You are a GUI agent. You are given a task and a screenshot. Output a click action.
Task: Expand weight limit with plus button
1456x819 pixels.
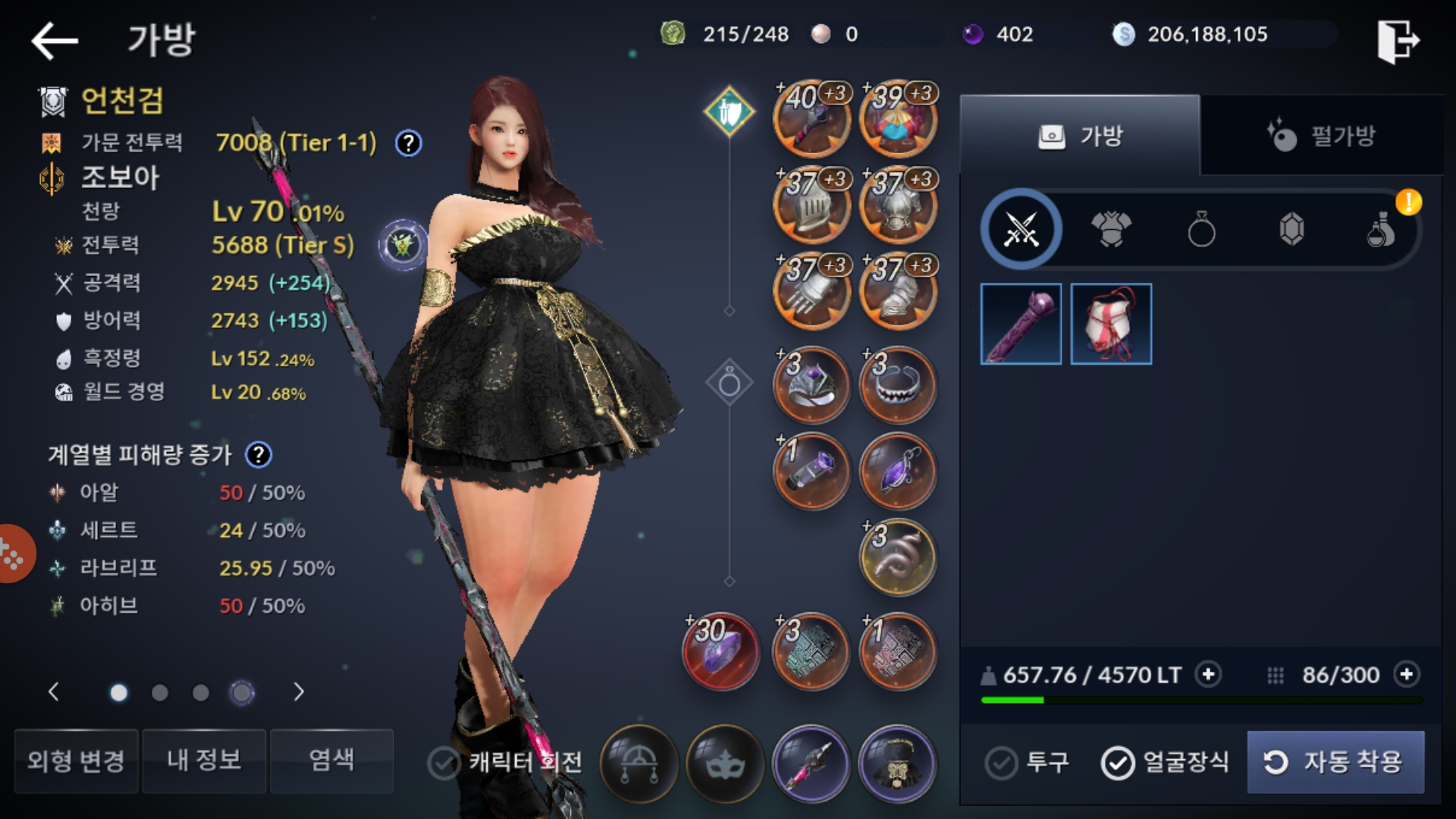pyautogui.click(x=1208, y=674)
